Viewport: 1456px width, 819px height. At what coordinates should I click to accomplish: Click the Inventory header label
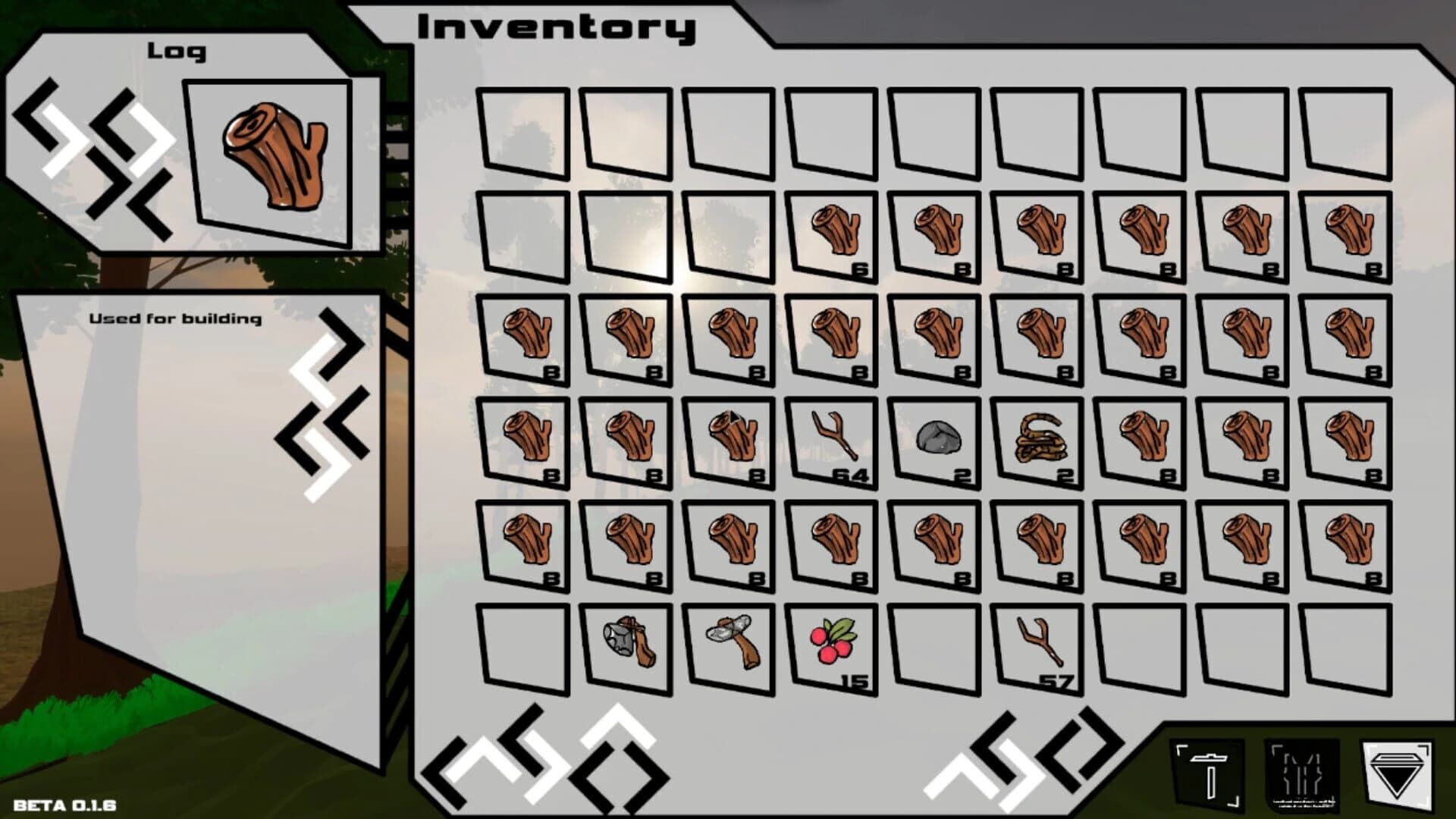(x=554, y=27)
